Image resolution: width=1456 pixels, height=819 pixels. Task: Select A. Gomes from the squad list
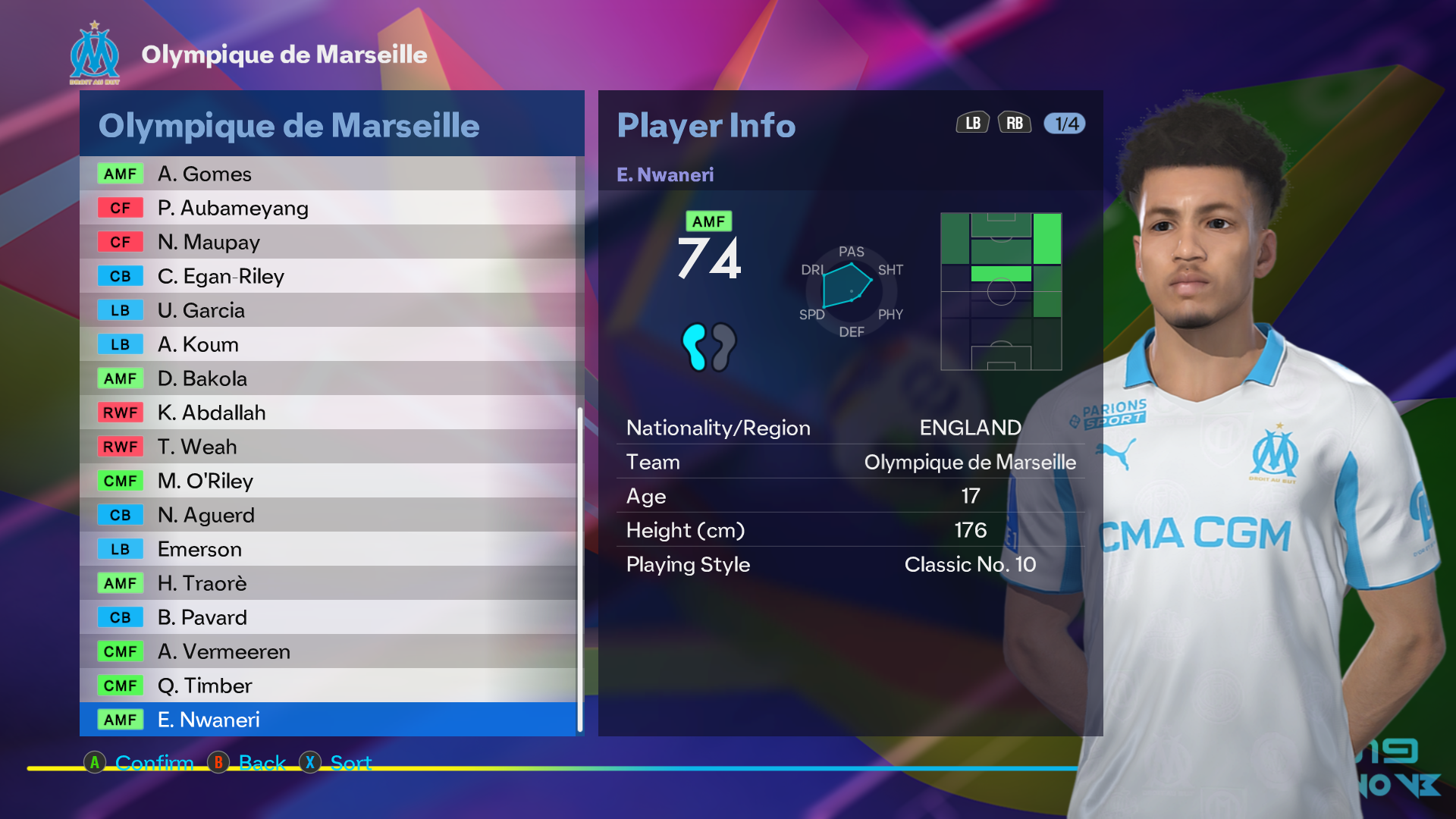point(328,174)
